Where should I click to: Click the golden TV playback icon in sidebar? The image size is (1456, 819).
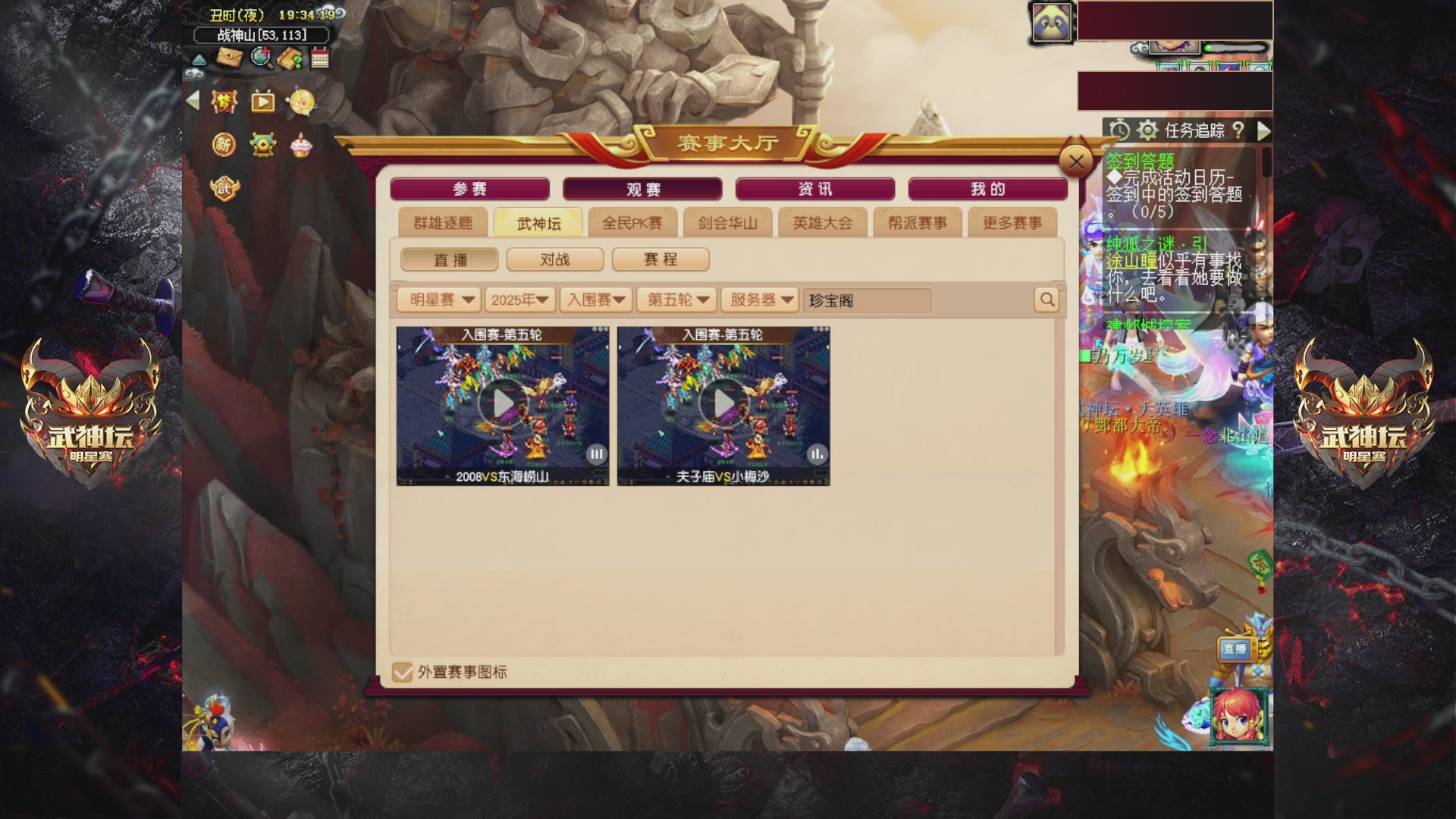(x=263, y=101)
